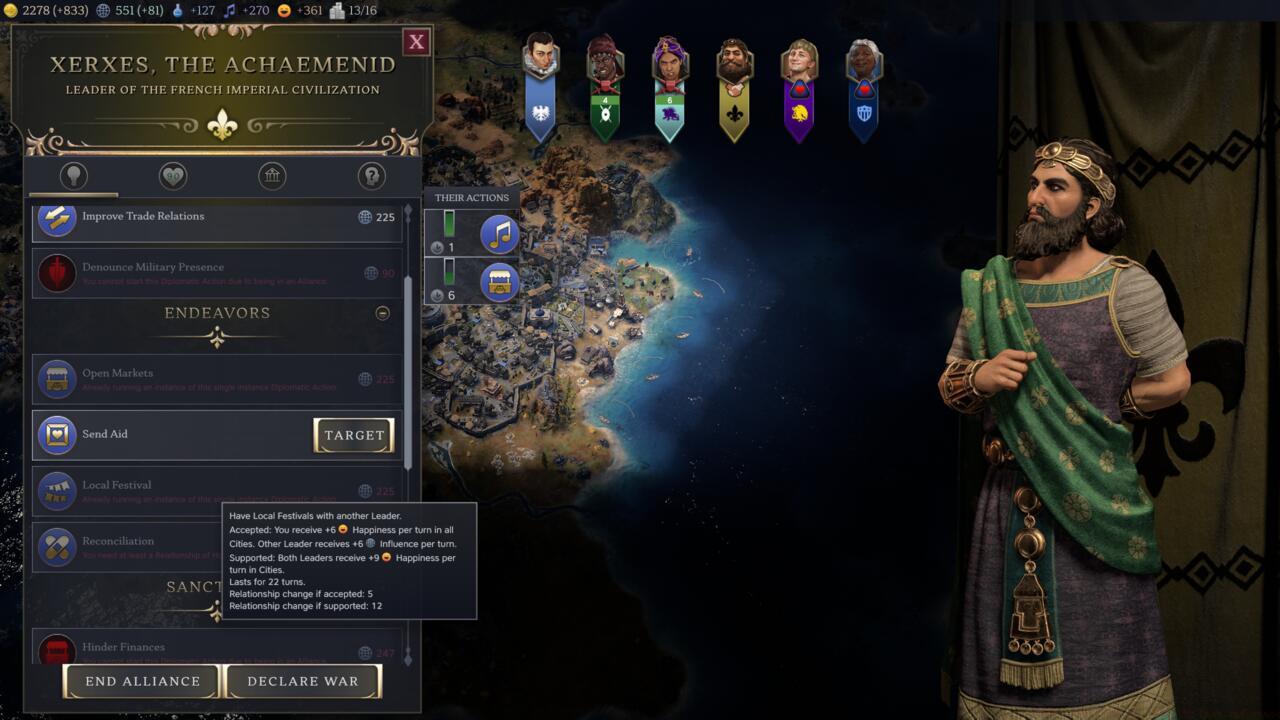Open the heart relationship tab
Viewport: 1280px width, 720px height.
pyautogui.click(x=173, y=176)
